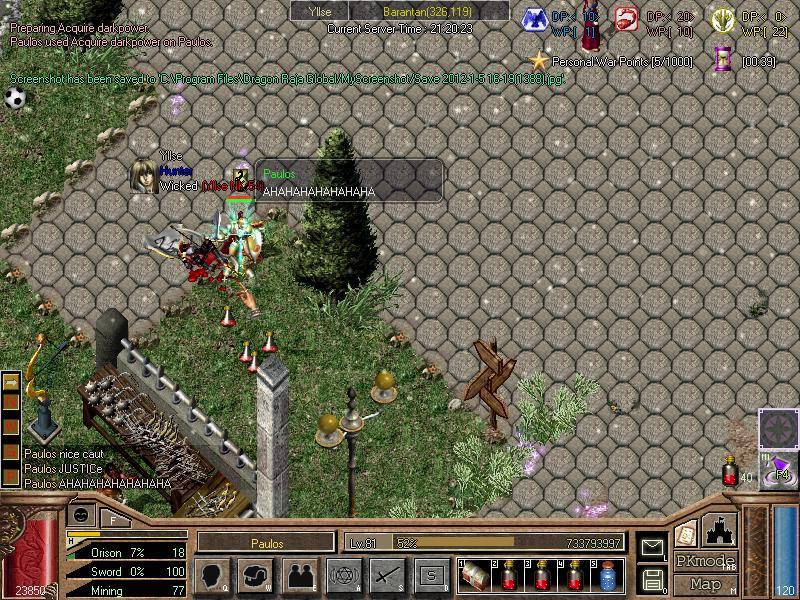The image size is (800, 600).
Task: Click the compass star icon
Action: tap(776, 427)
